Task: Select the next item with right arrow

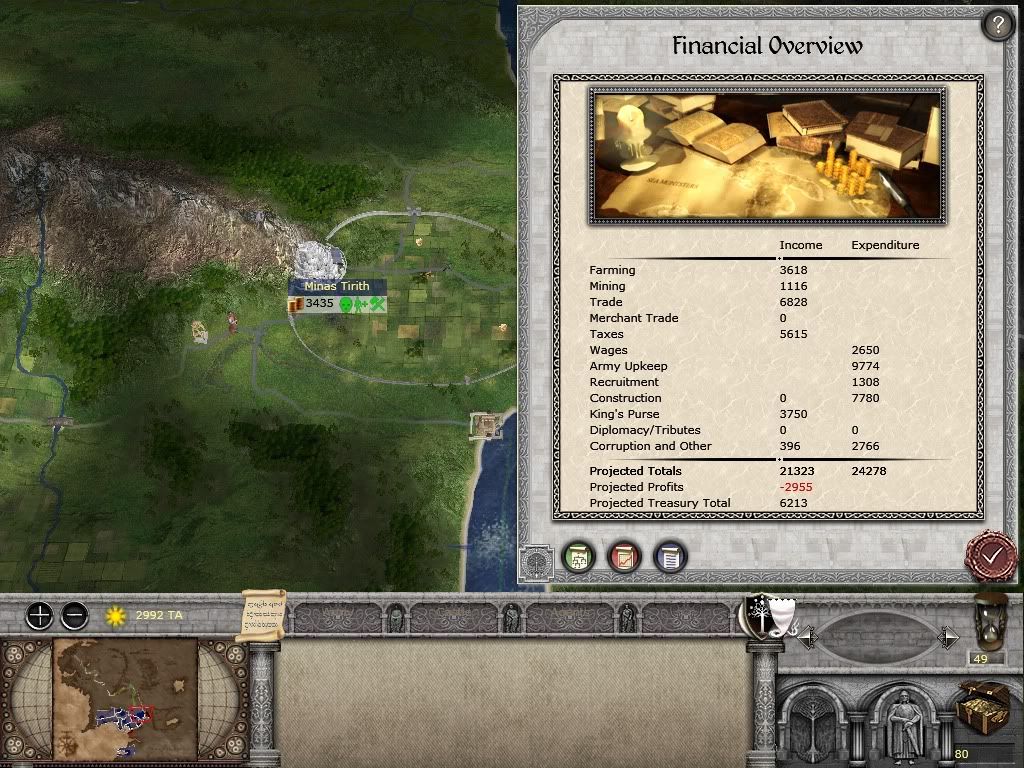Action: [x=949, y=637]
